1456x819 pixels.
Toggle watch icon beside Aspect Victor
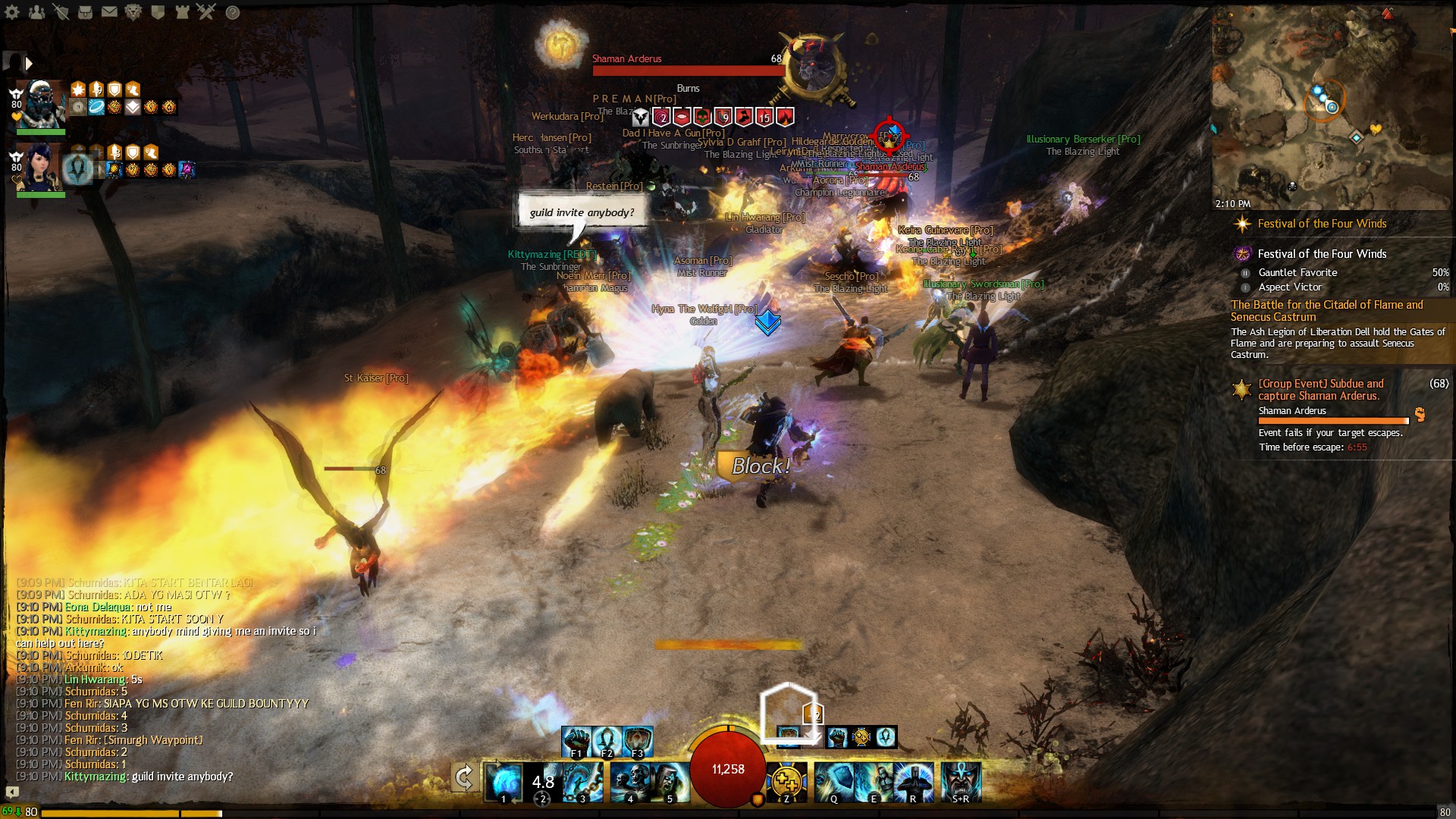(x=1245, y=287)
